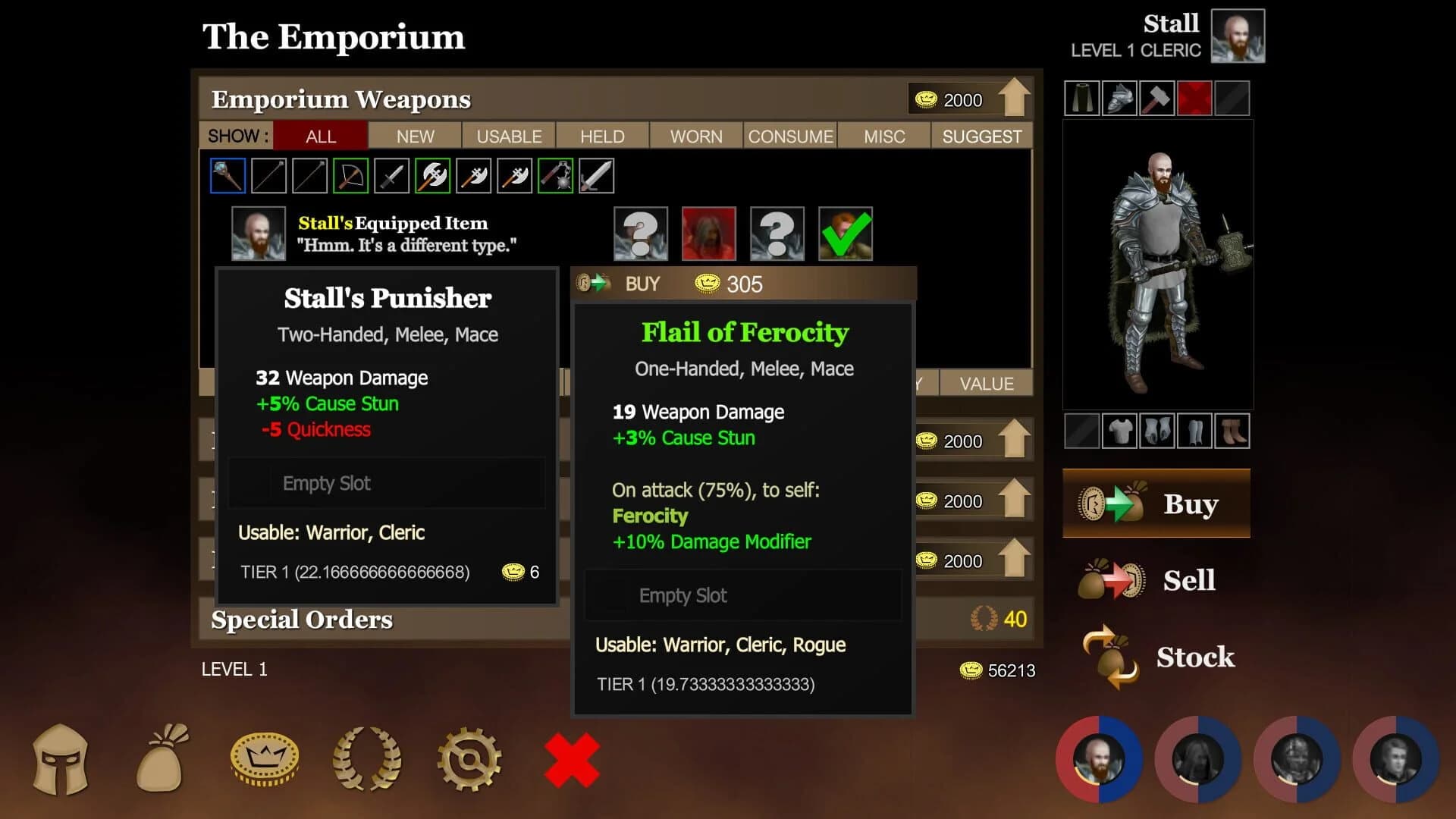Open the double-bladed axe weapon category
This screenshot has width=1456, height=819.
(x=432, y=174)
